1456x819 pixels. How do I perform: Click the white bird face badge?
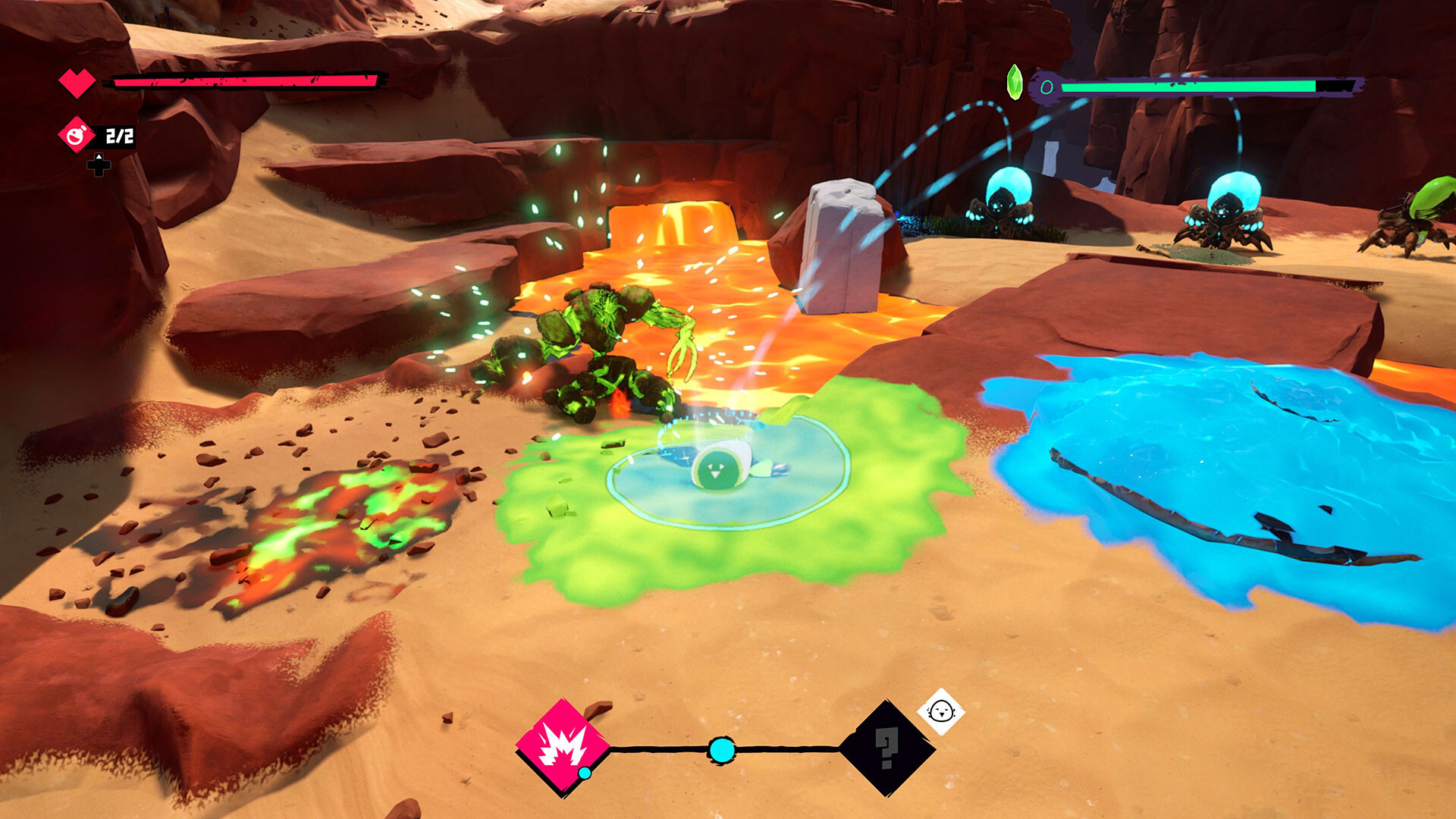[941, 711]
